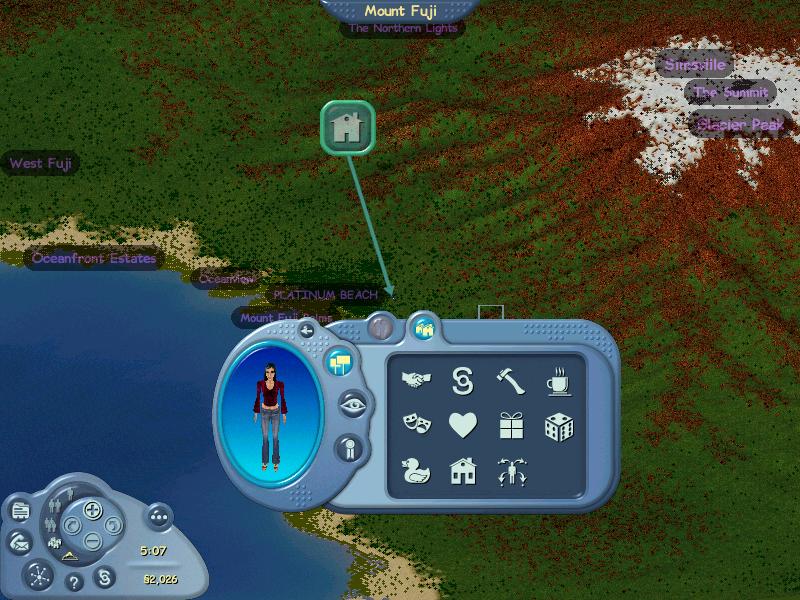Select the person with arrows category icon

[x=511, y=472]
